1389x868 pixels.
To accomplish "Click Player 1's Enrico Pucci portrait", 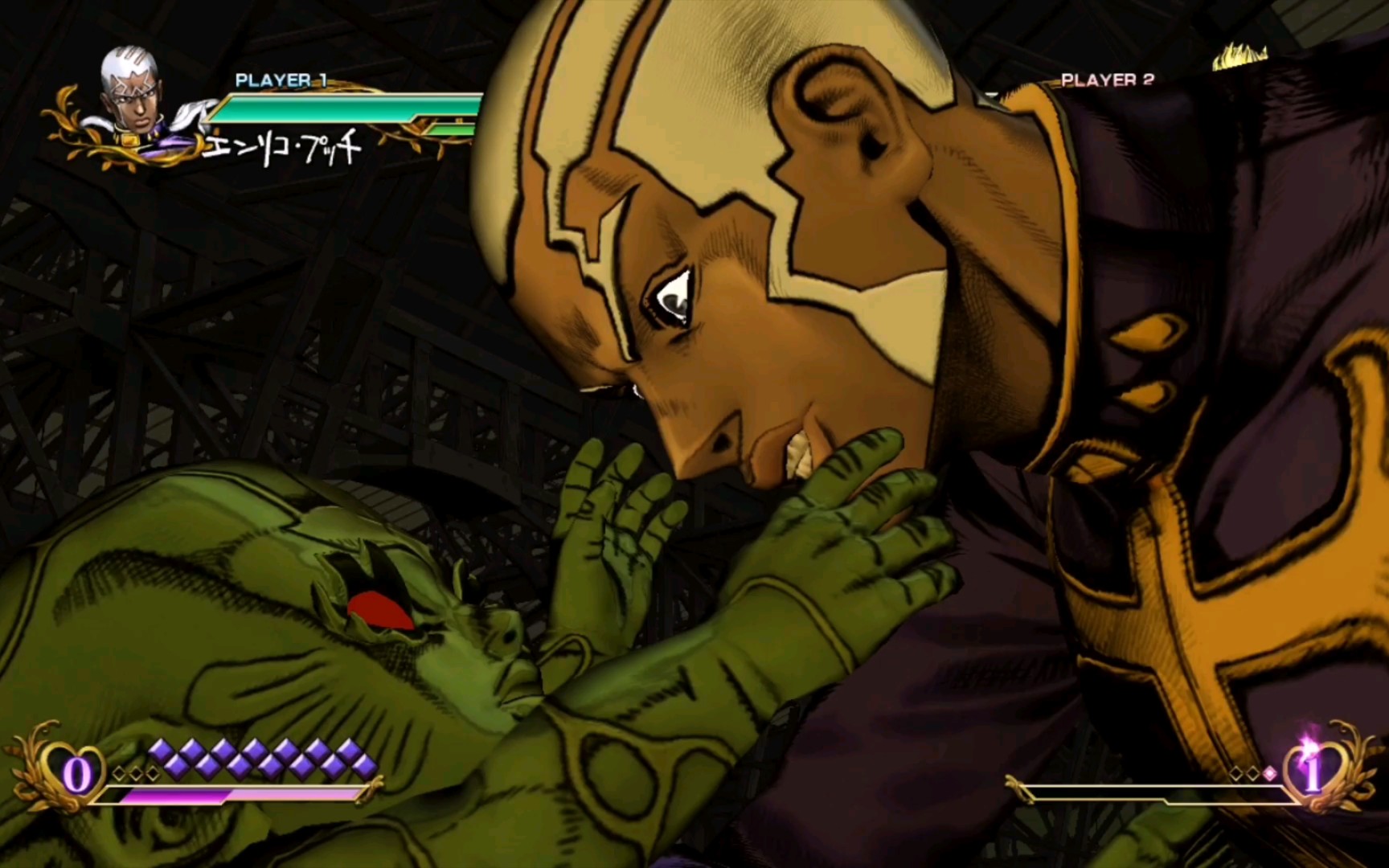I will coord(131,95).
